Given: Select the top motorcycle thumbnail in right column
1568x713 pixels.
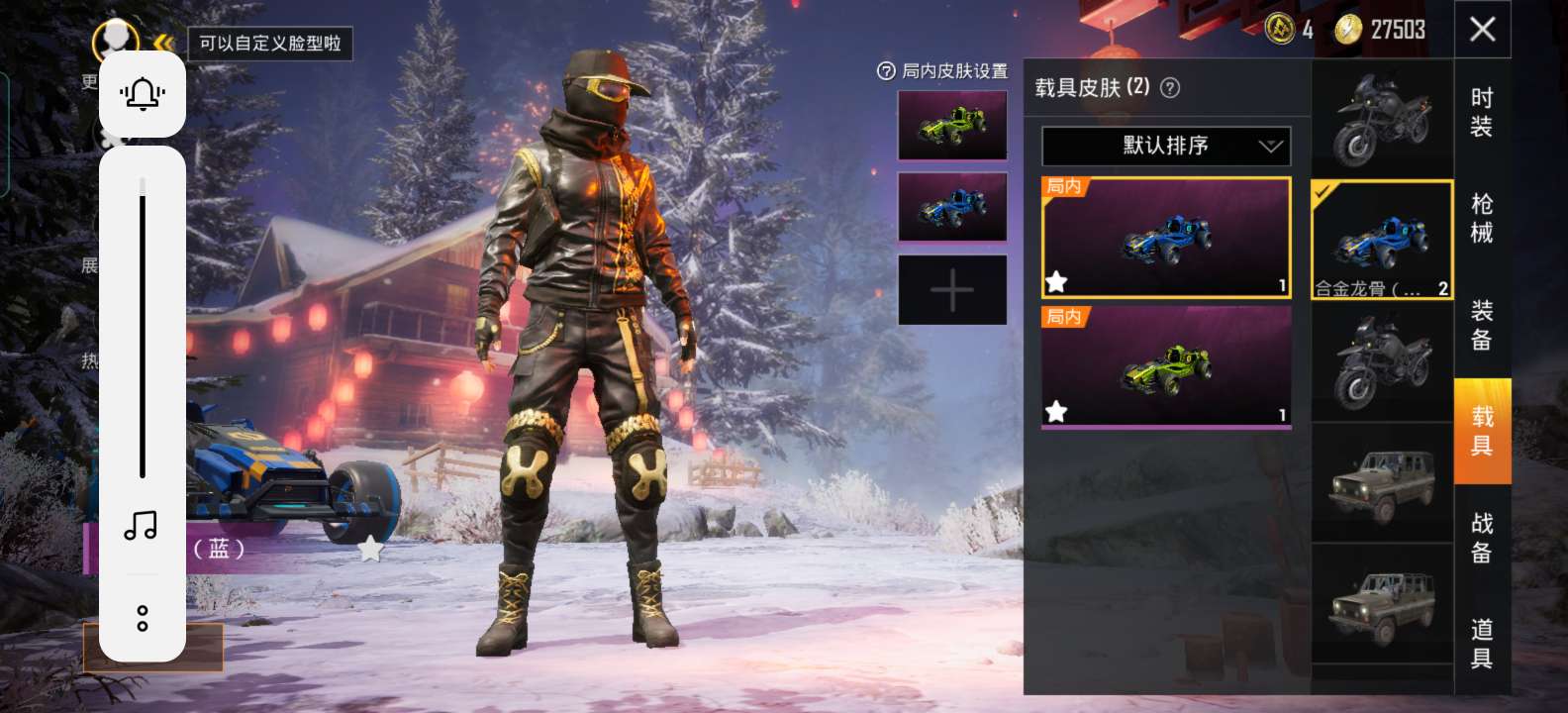Looking at the screenshot, I should point(1382,117).
